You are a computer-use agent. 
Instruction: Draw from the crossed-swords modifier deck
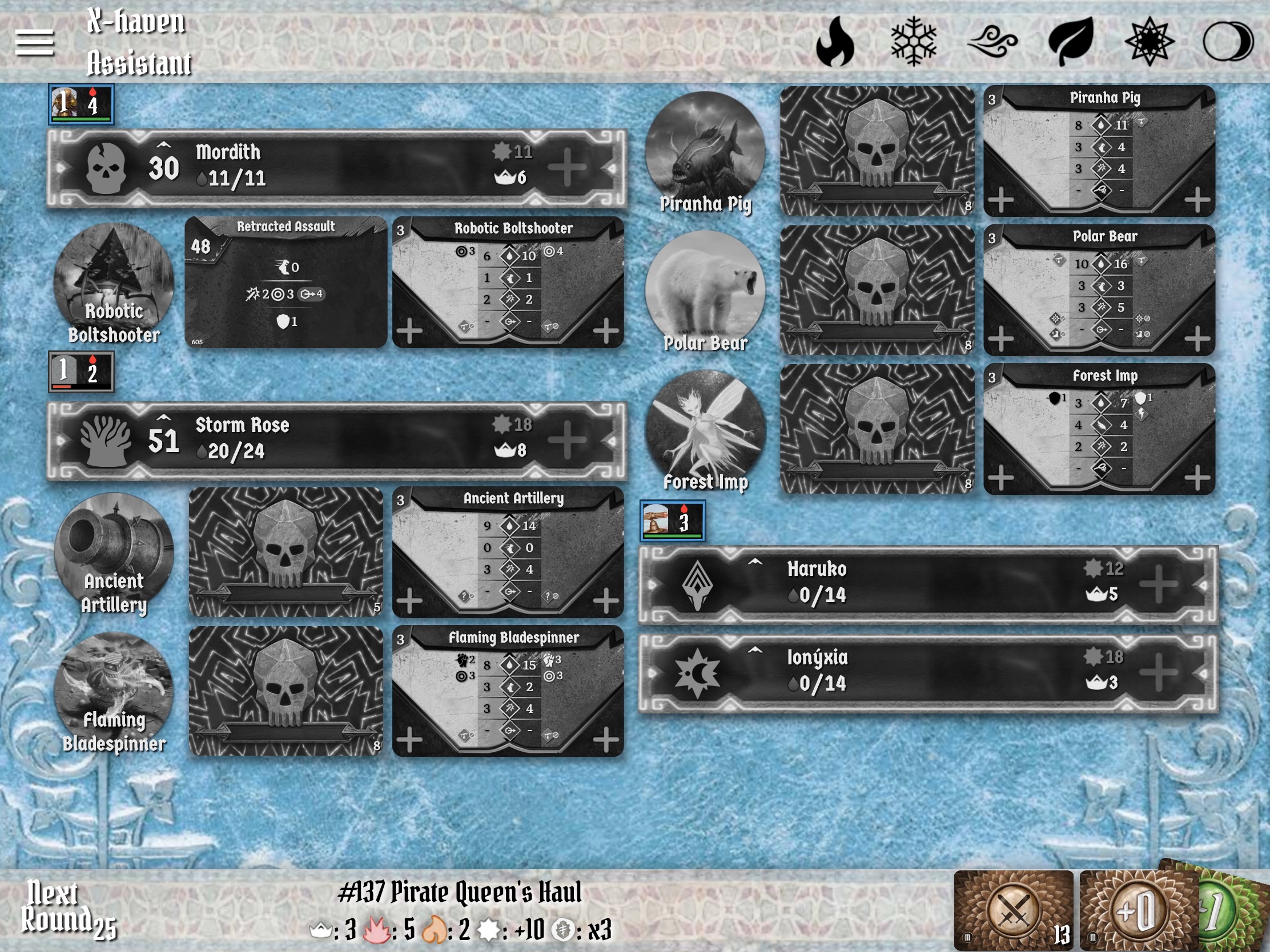coord(1014,910)
